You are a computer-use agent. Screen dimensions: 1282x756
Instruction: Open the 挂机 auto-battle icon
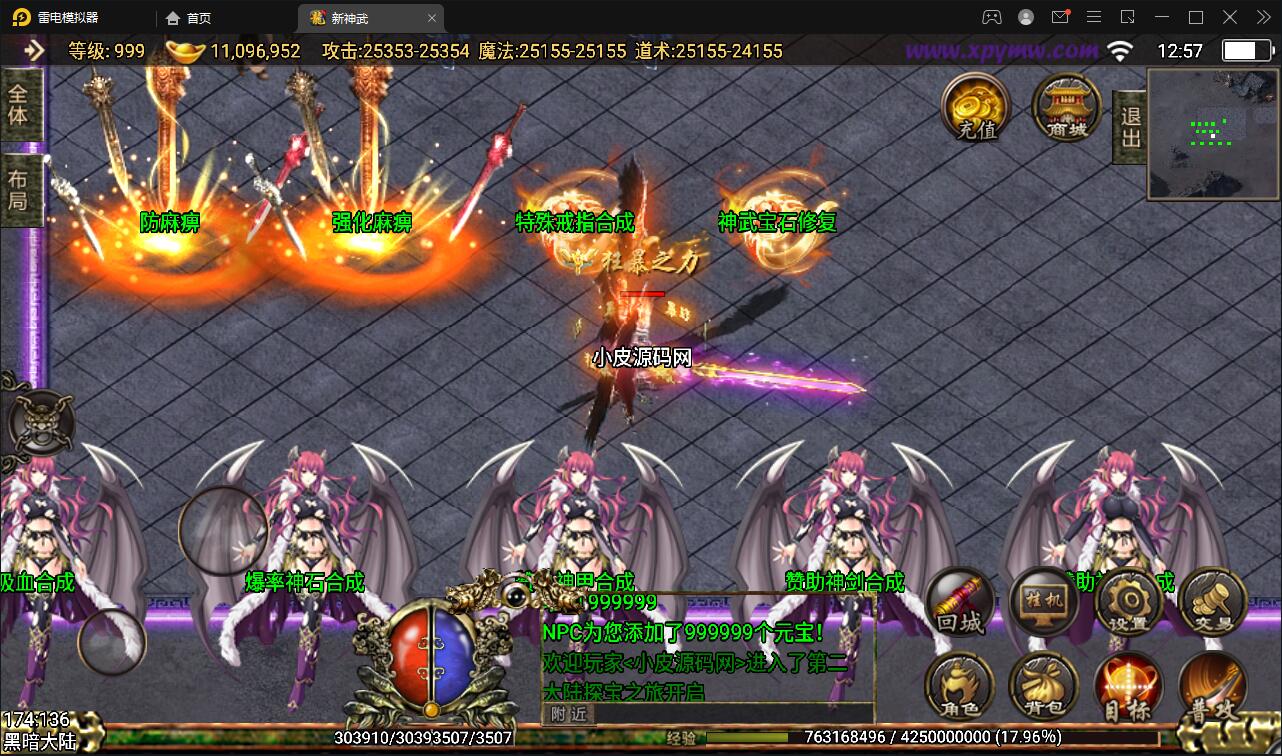click(1043, 602)
